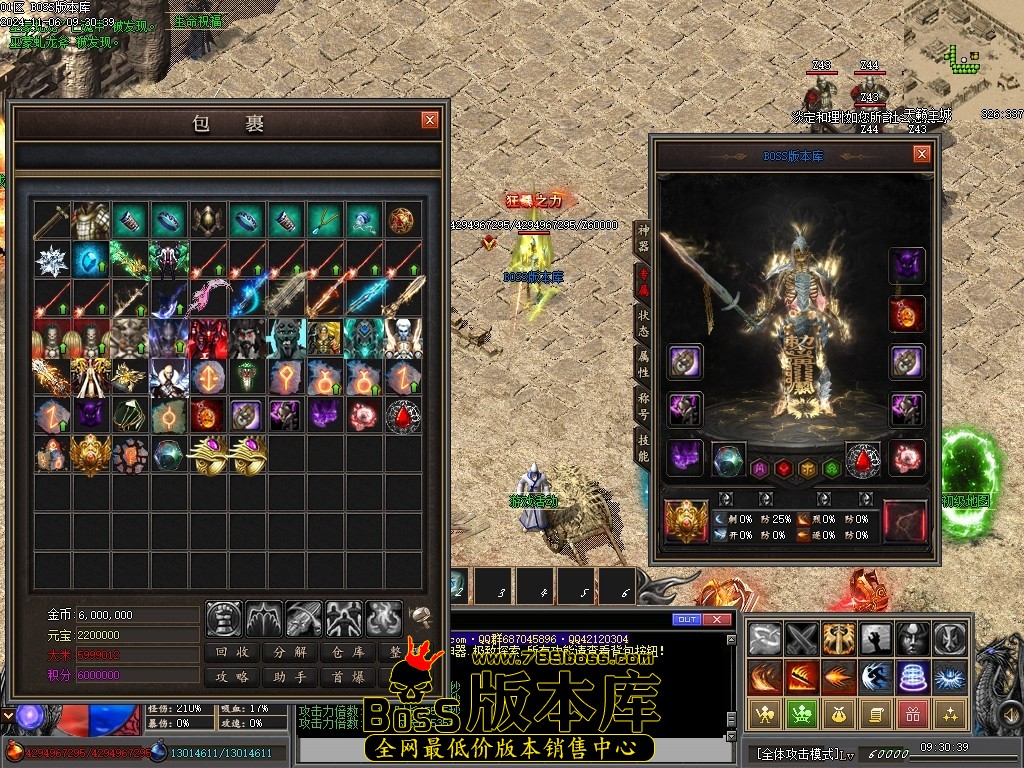
Task: Activate the crossed swords skill icon
Action: pos(802,638)
